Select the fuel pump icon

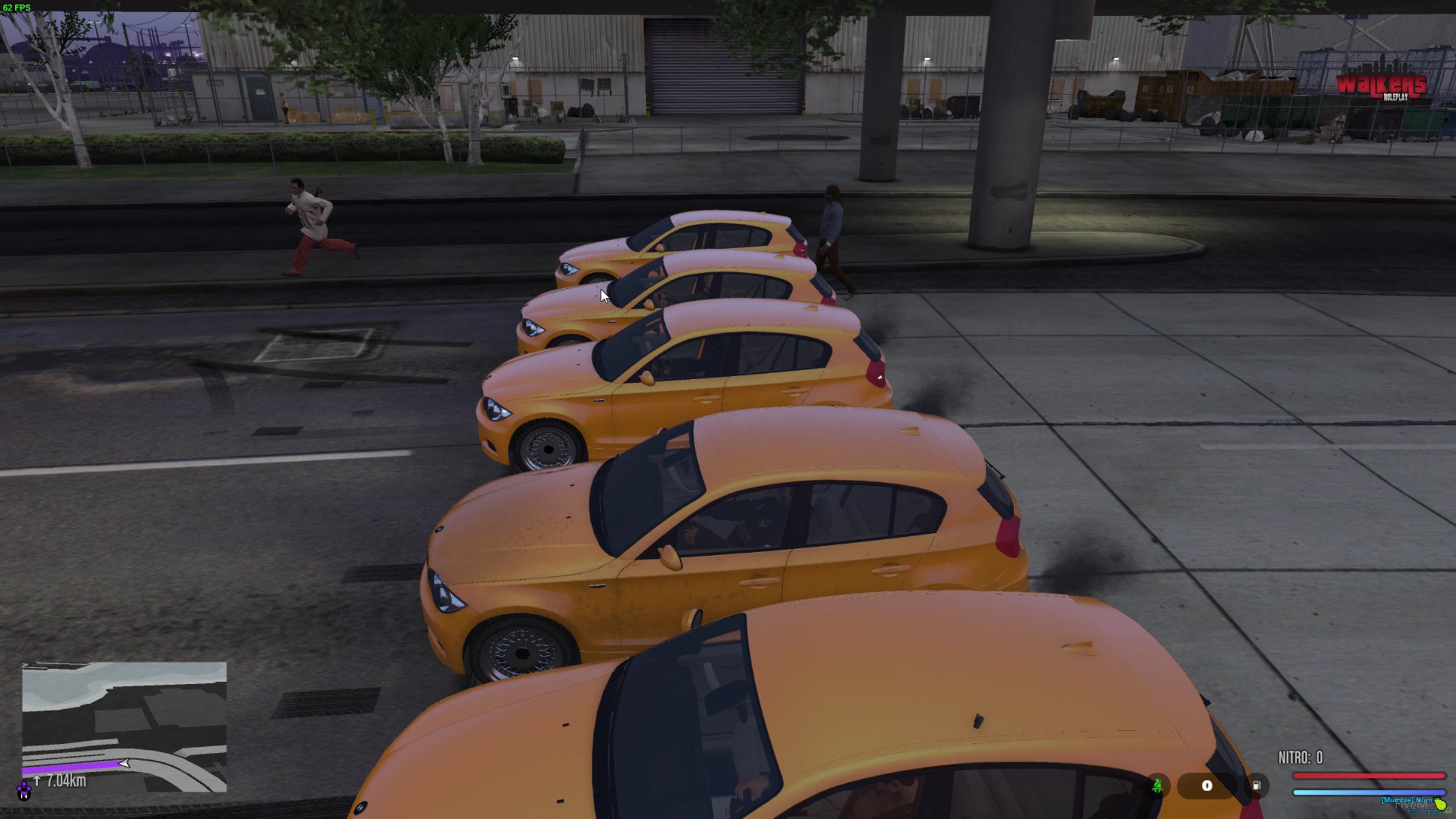(x=1256, y=786)
